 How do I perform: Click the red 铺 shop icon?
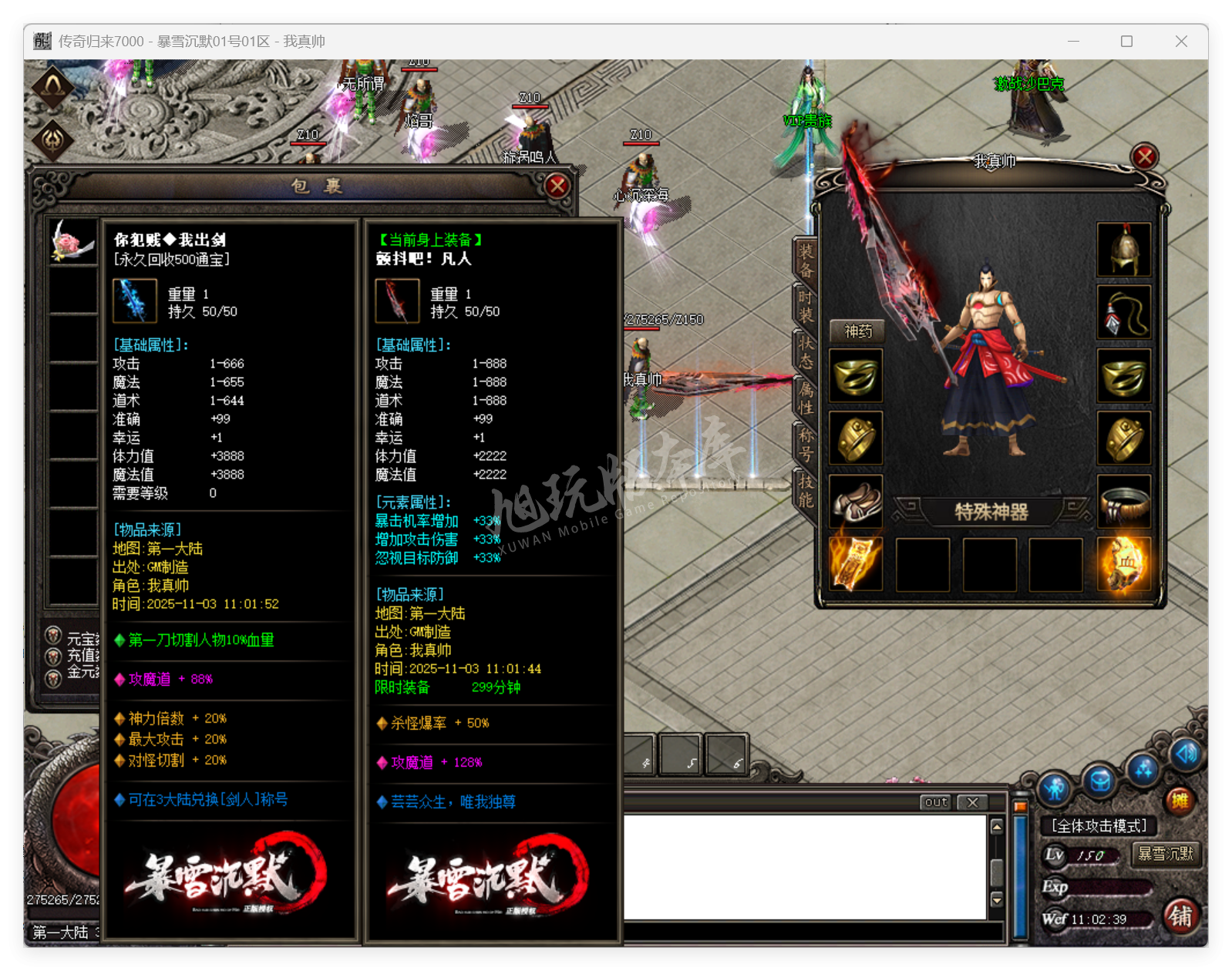pos(1182,916)
